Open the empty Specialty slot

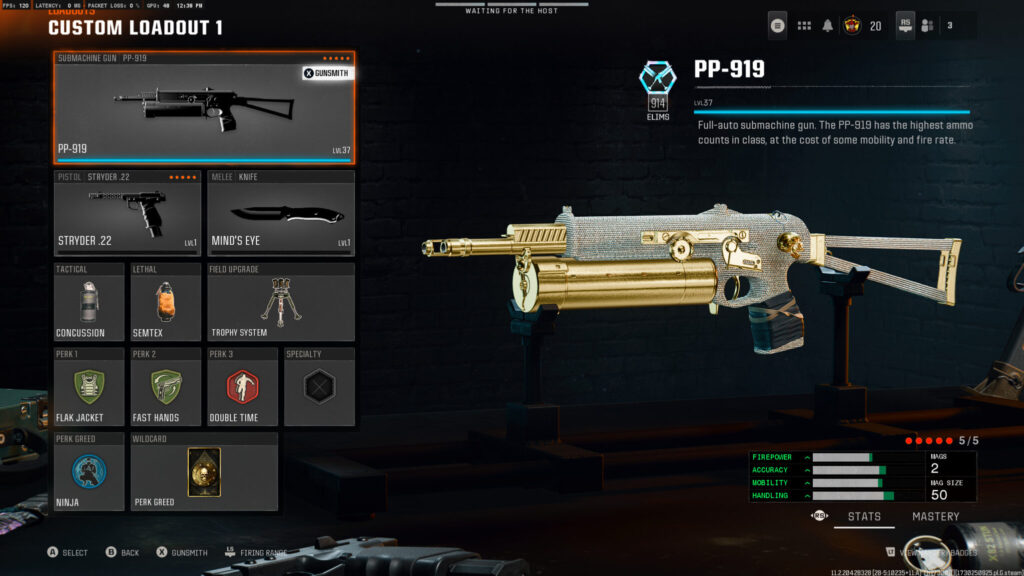tap(319, 386)
